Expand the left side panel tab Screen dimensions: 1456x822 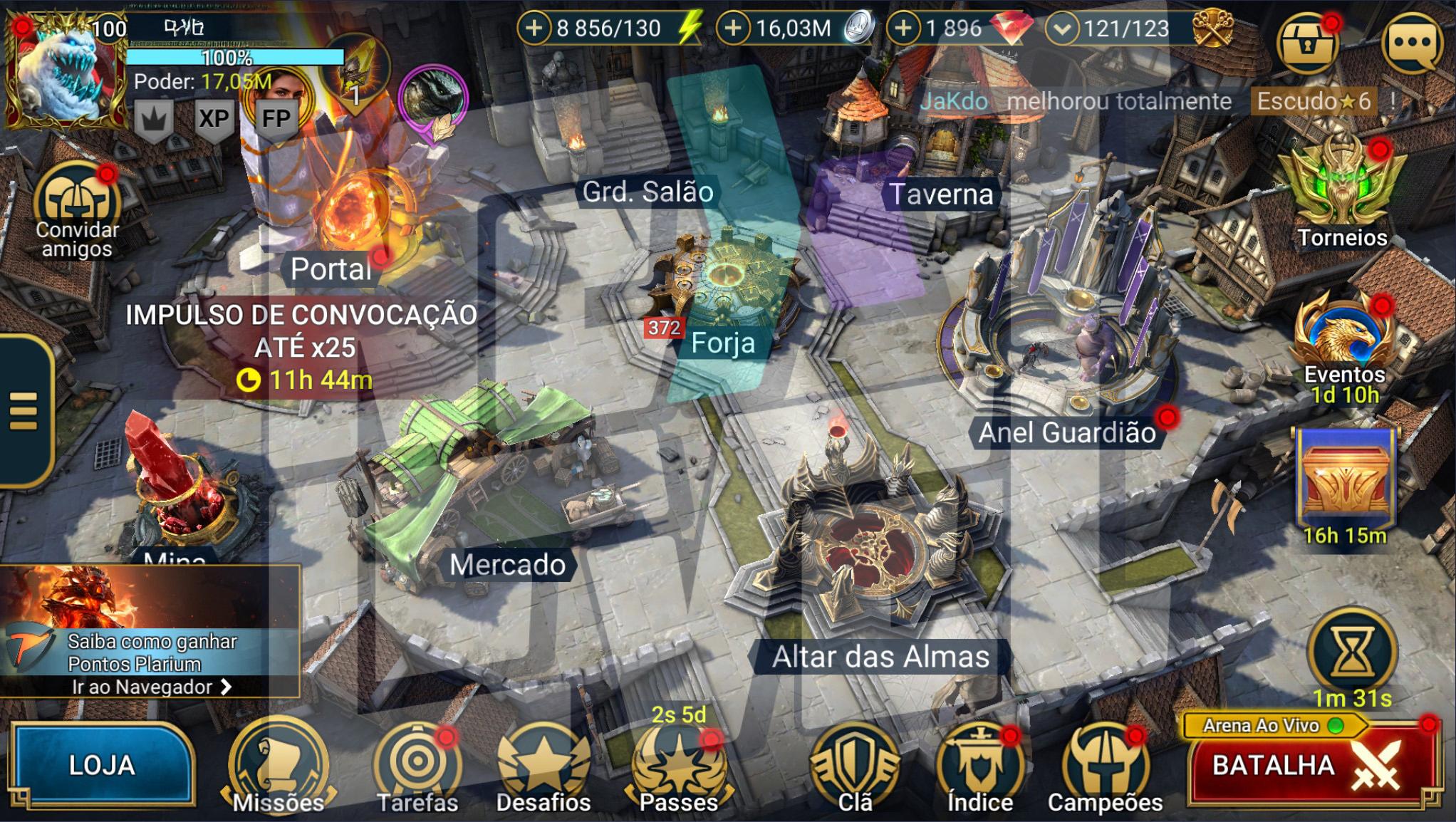click(24, 411)
